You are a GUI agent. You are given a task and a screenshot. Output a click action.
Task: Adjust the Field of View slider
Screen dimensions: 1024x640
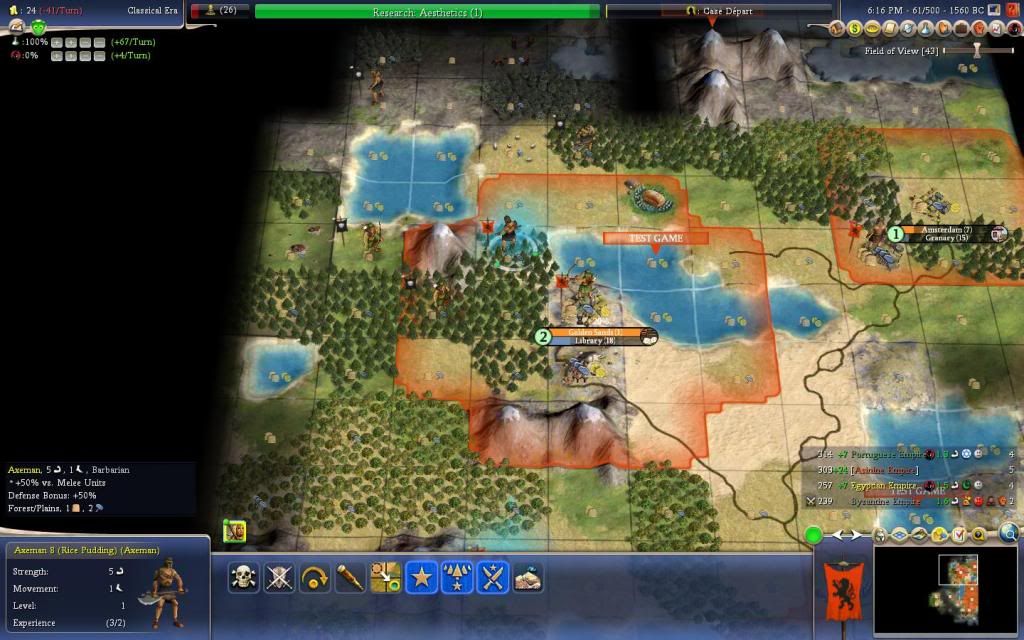click(x=977, y=50)
